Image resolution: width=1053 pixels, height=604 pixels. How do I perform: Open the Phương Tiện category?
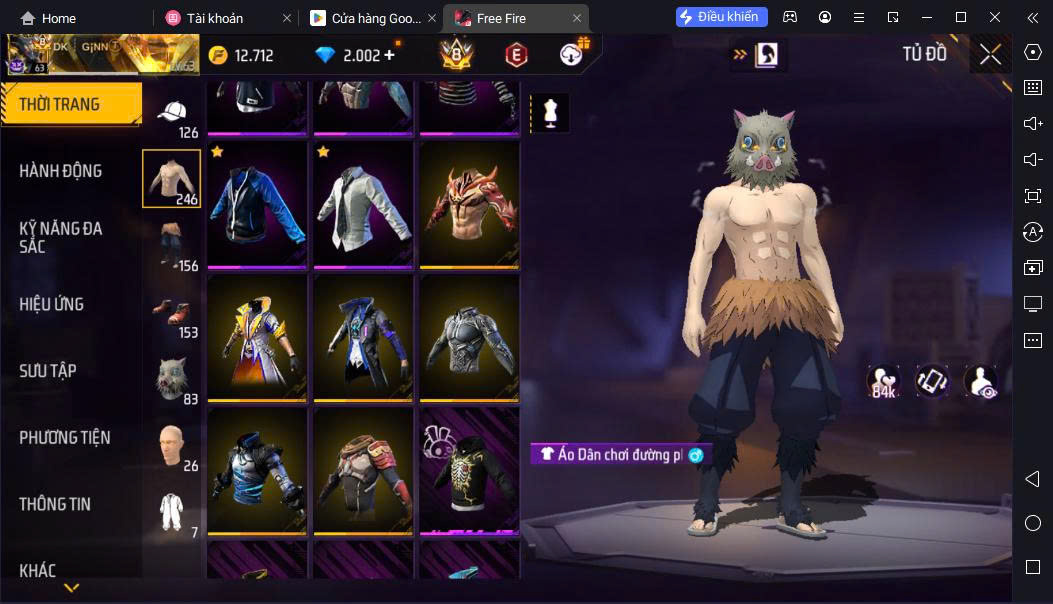click(65, 437)
